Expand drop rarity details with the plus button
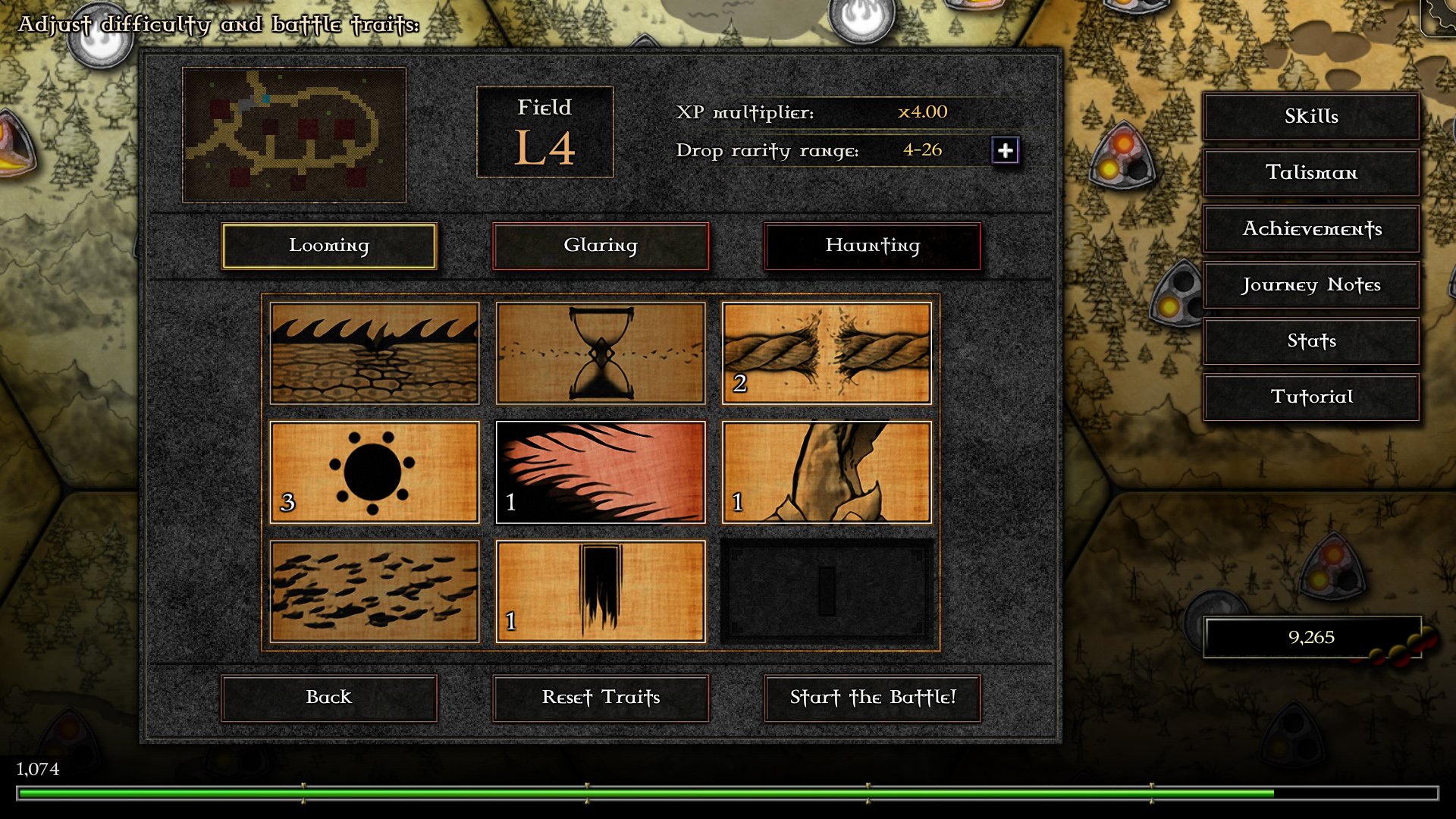The image size is (1456, 819). coord(1006,151)
